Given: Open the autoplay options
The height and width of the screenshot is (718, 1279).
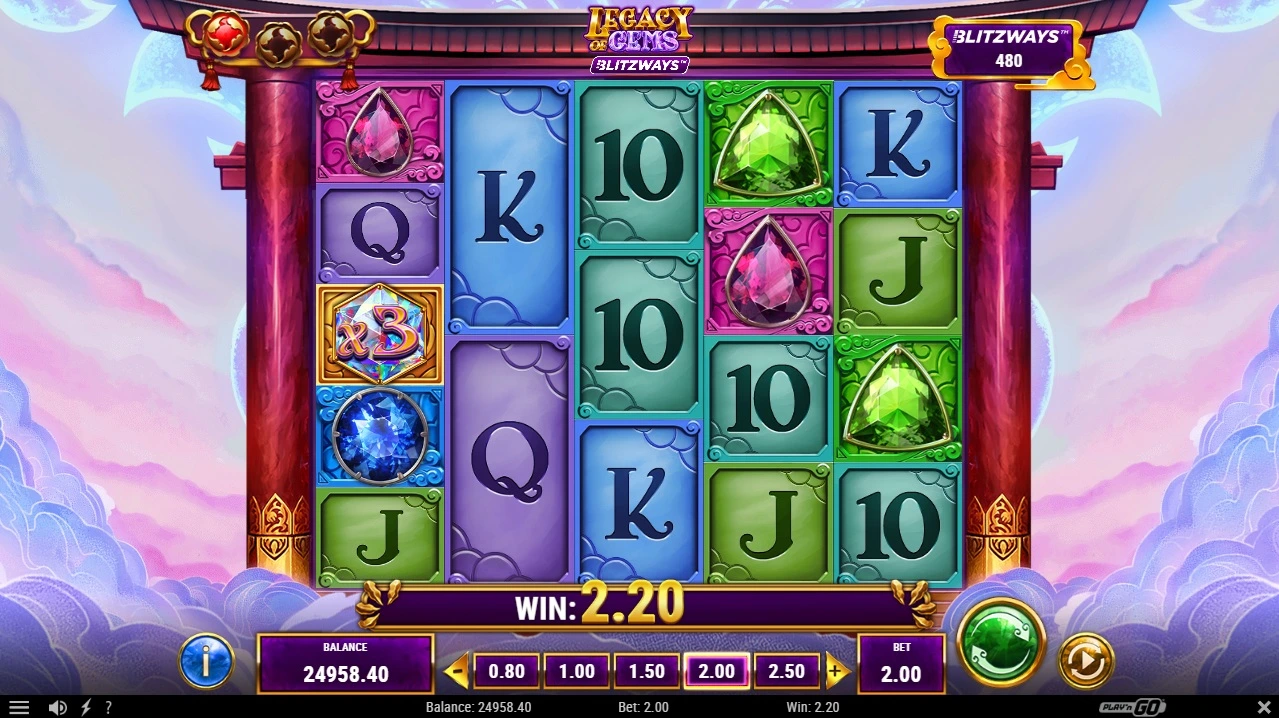Looking at the screenshot, I should (x=1085, y=660).
